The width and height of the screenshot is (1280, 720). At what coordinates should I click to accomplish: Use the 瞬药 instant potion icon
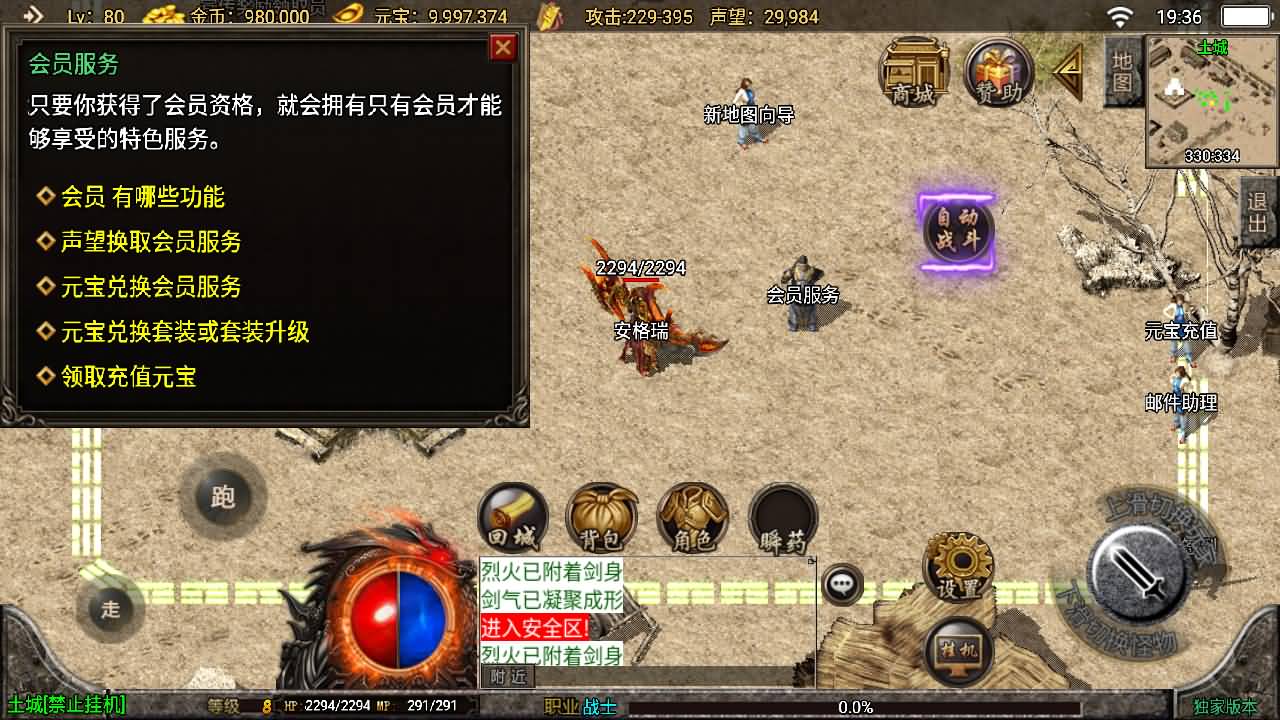[x=782, y=515]
